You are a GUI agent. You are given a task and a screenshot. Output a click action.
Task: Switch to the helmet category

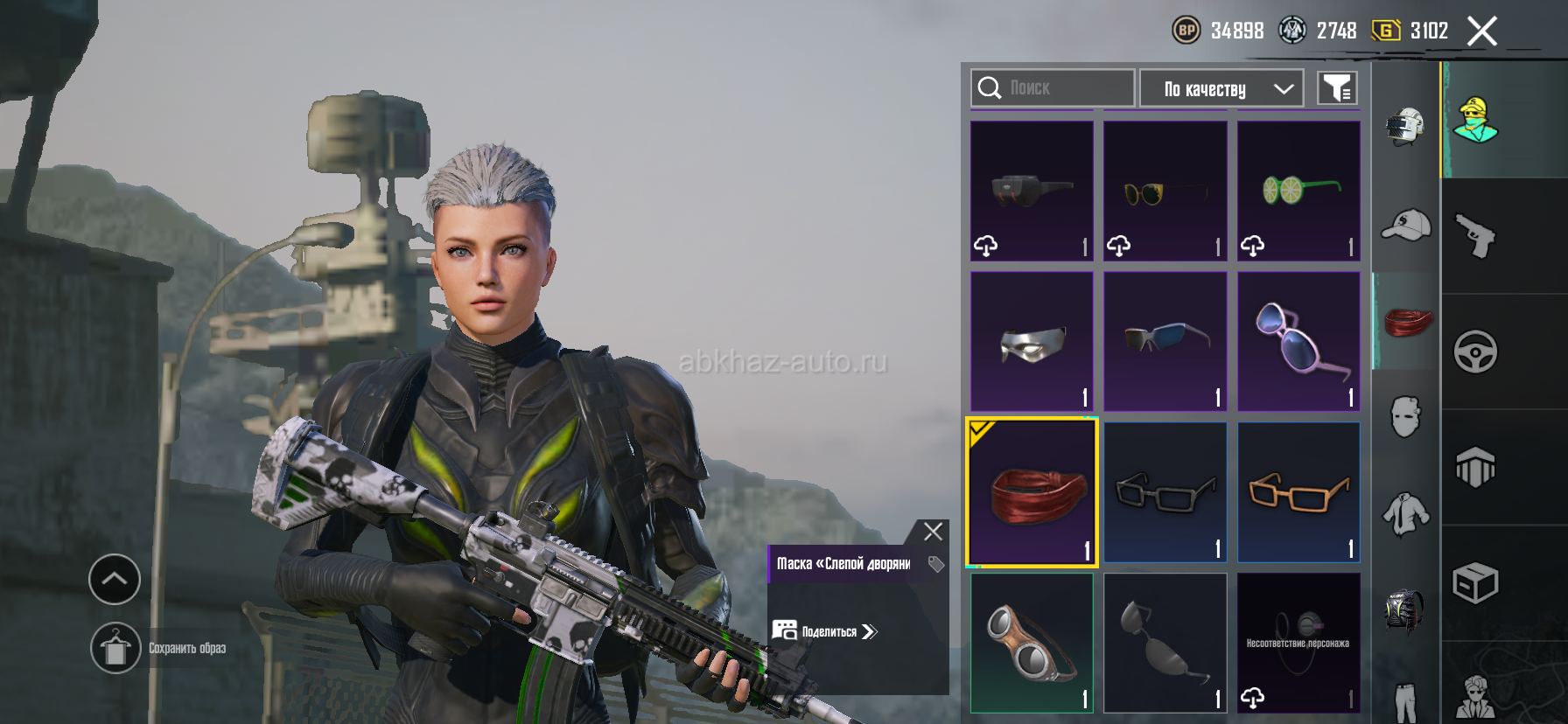pos(1405,127)
